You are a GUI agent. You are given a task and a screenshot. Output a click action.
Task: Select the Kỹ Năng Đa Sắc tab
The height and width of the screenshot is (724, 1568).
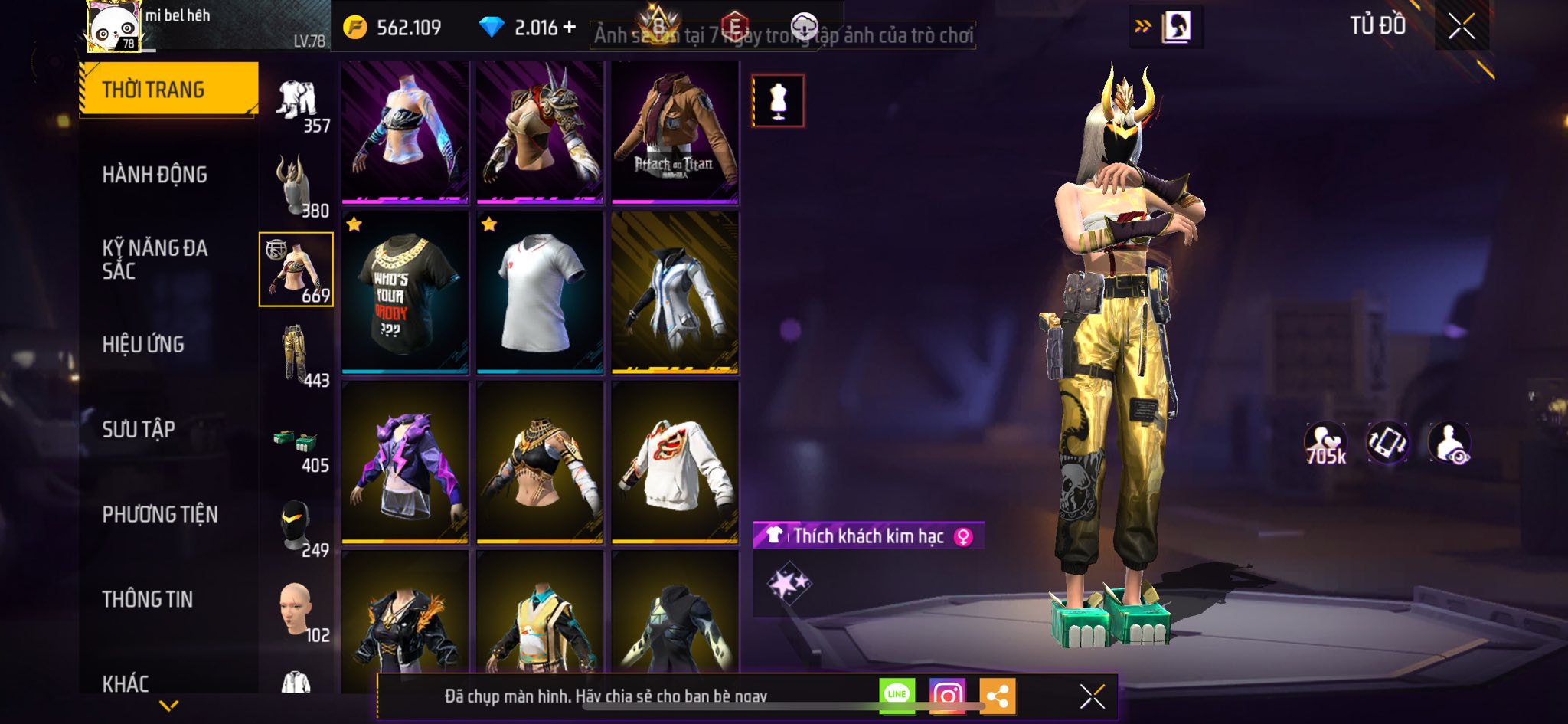pyautogui.click(x=155, y=259)
